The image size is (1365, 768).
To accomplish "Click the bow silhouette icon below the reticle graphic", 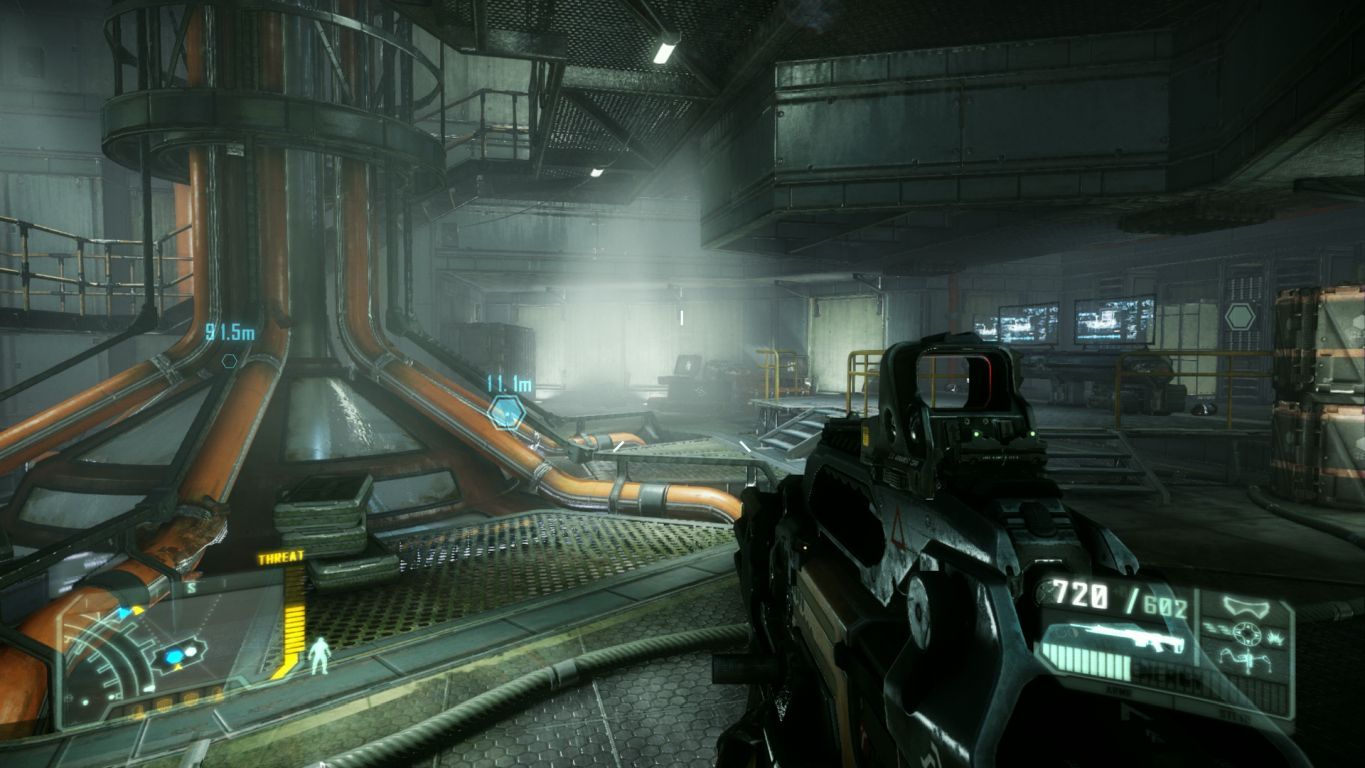I will tap(1245, 662).
